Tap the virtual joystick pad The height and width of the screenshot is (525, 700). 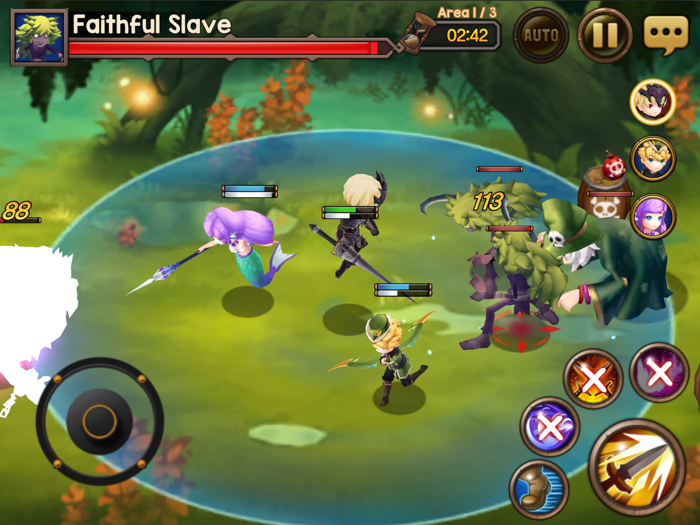coord(100,421)
